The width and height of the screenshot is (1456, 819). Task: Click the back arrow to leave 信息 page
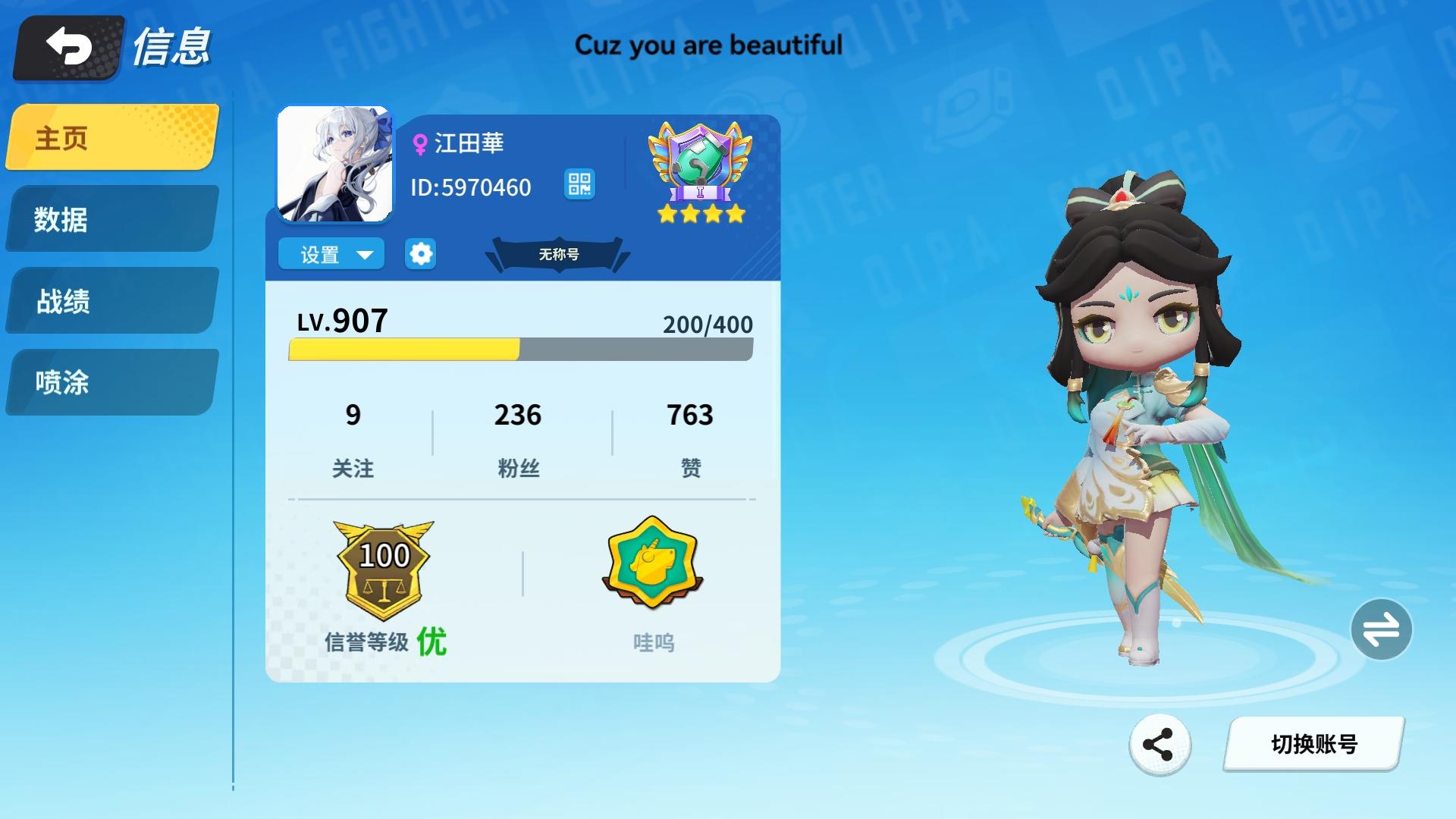(64, 47)
